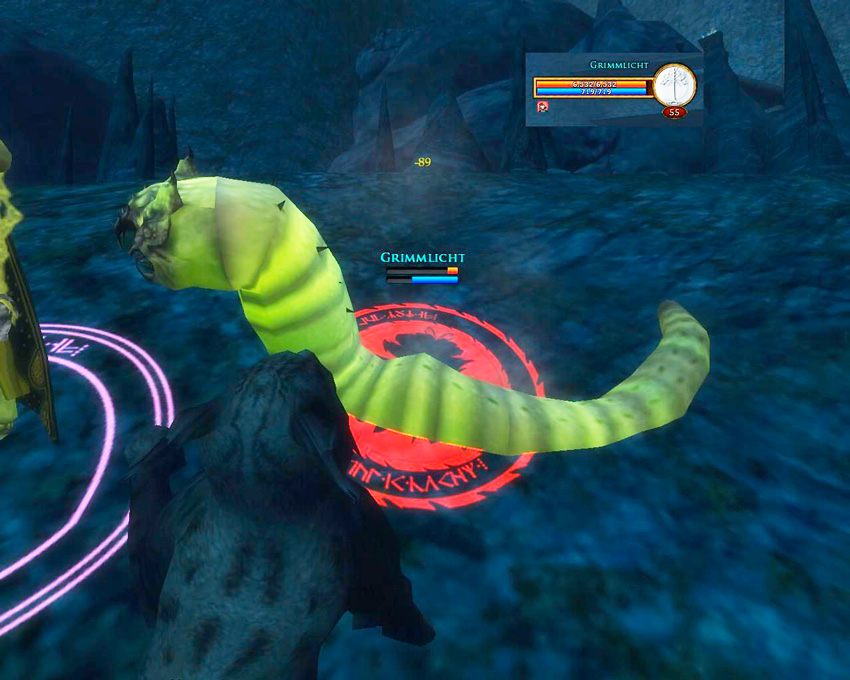This screenshot has width=850, height=680.
Task: Select the red effect icon under the target bars
Action: pyautogui.click(x=542, y=107)
